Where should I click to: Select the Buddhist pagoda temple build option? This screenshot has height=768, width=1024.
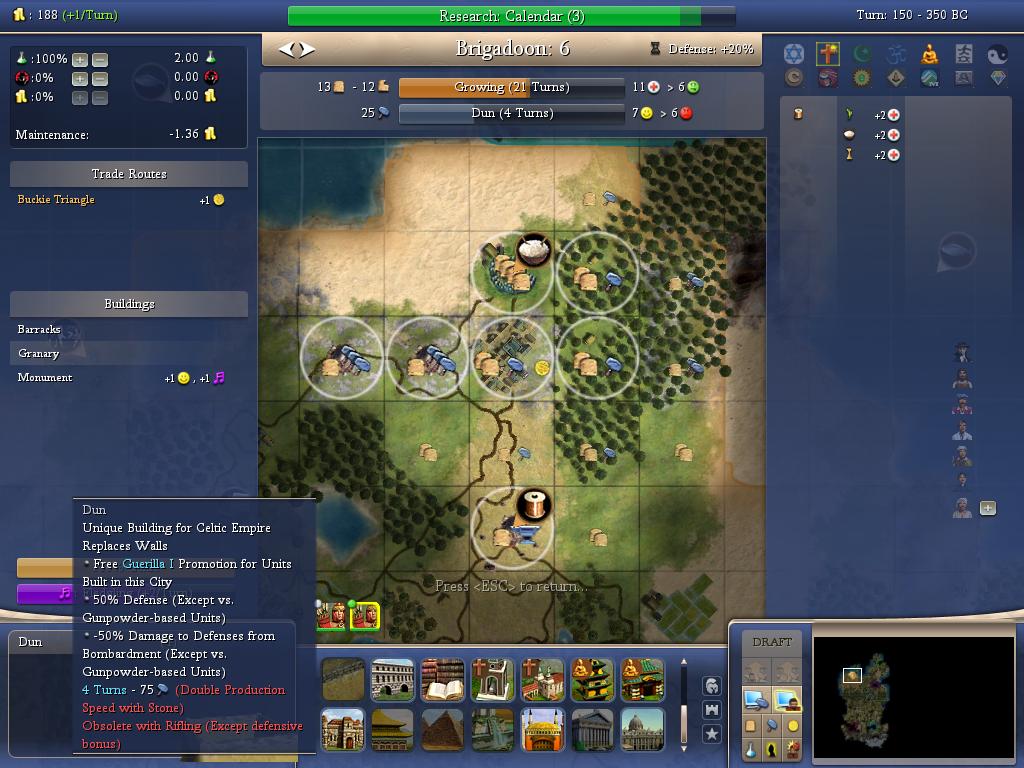(x=592, y=680)
